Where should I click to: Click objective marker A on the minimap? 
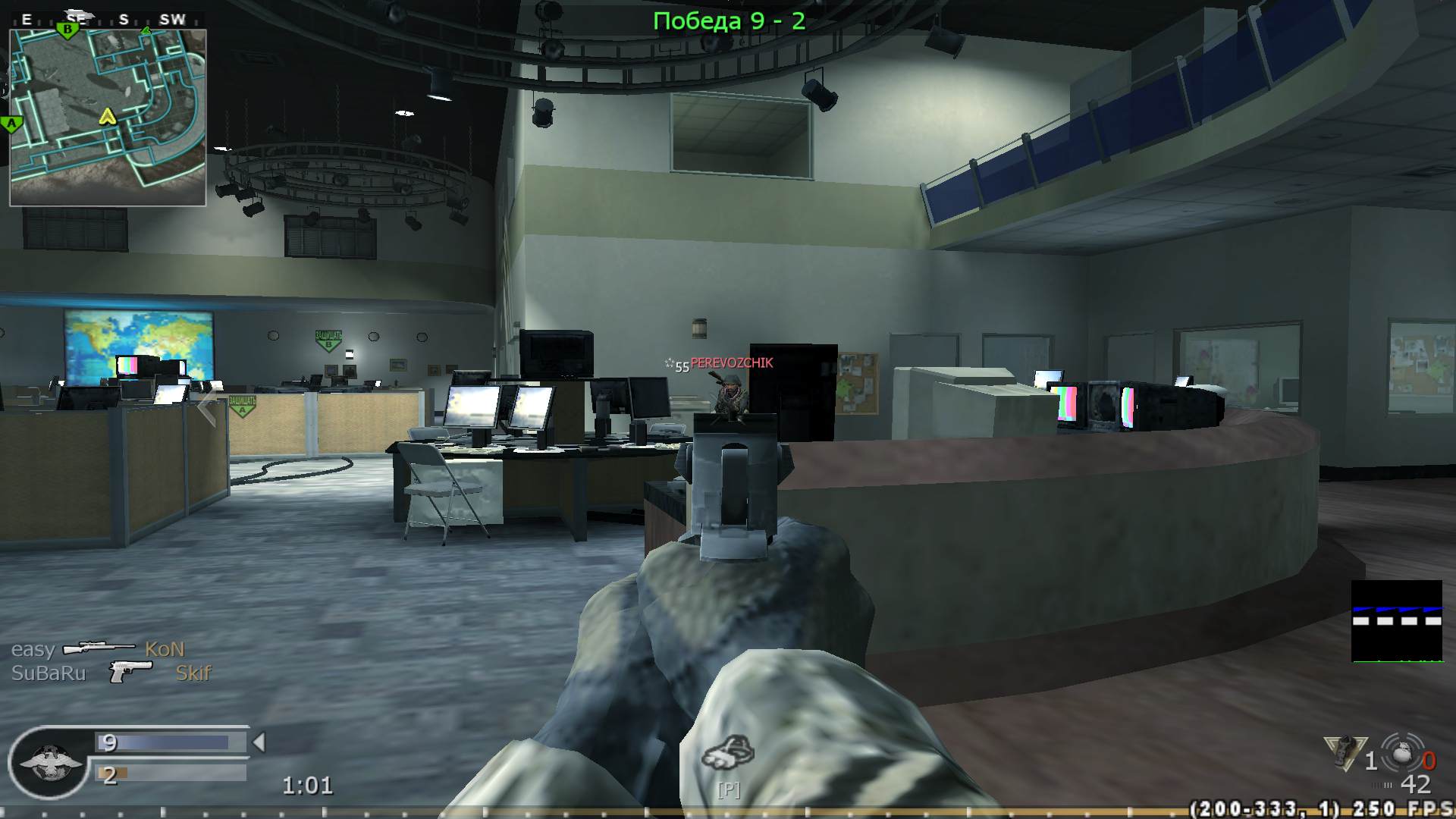11,121
